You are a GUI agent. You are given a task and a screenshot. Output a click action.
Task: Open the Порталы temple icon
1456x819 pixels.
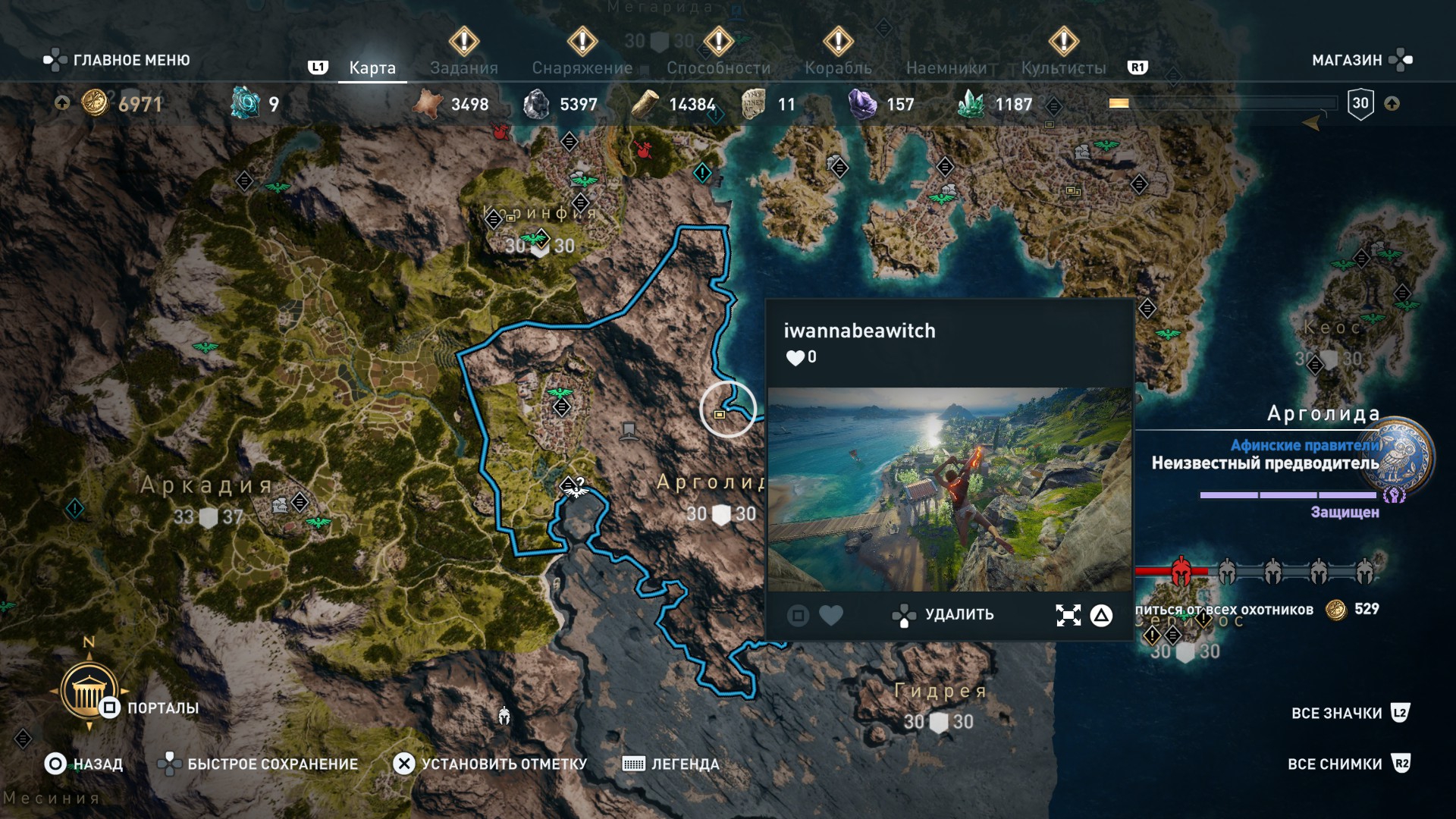89,692
